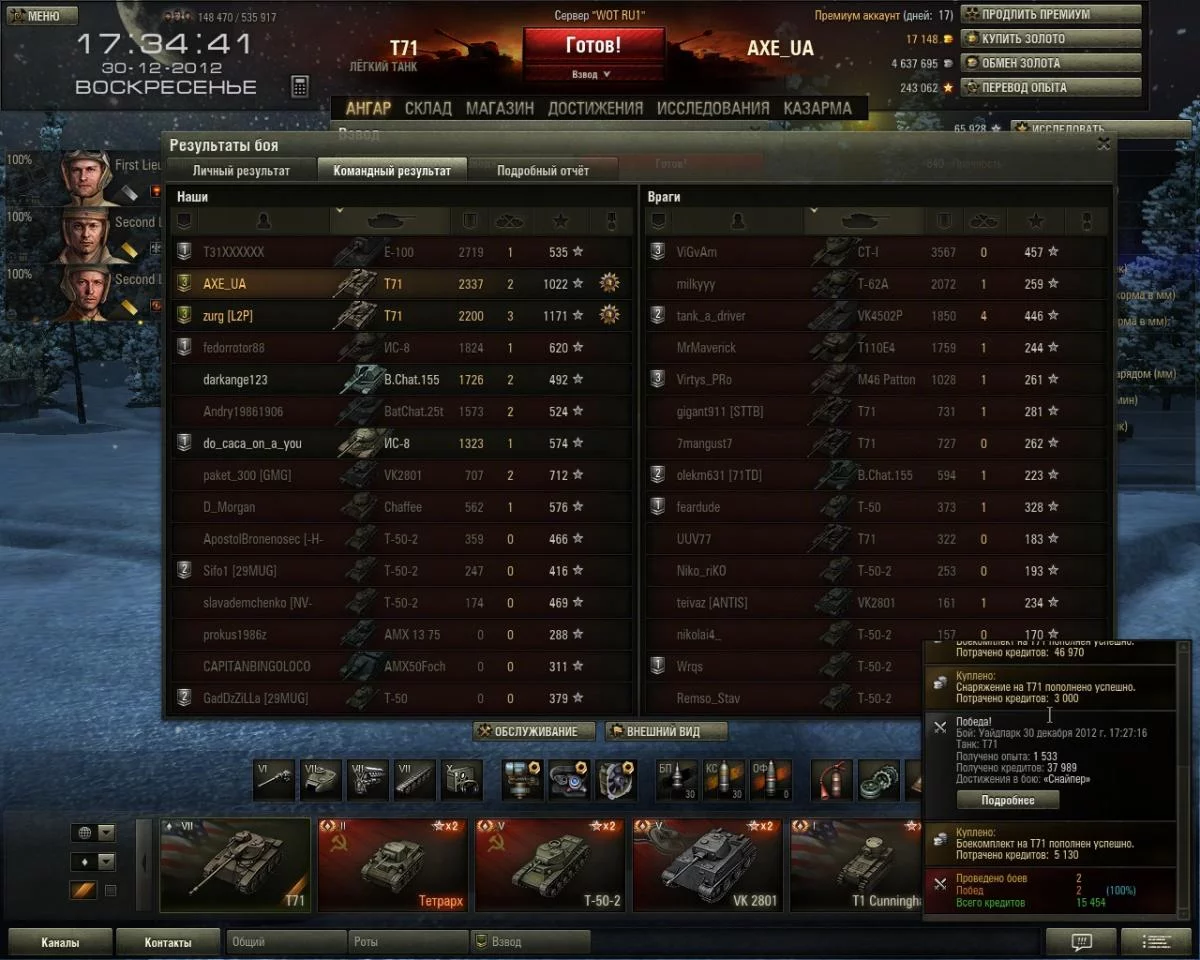Open the Подробный отчёт tab
Screen dimensions: 1200x960
[543, 171]
